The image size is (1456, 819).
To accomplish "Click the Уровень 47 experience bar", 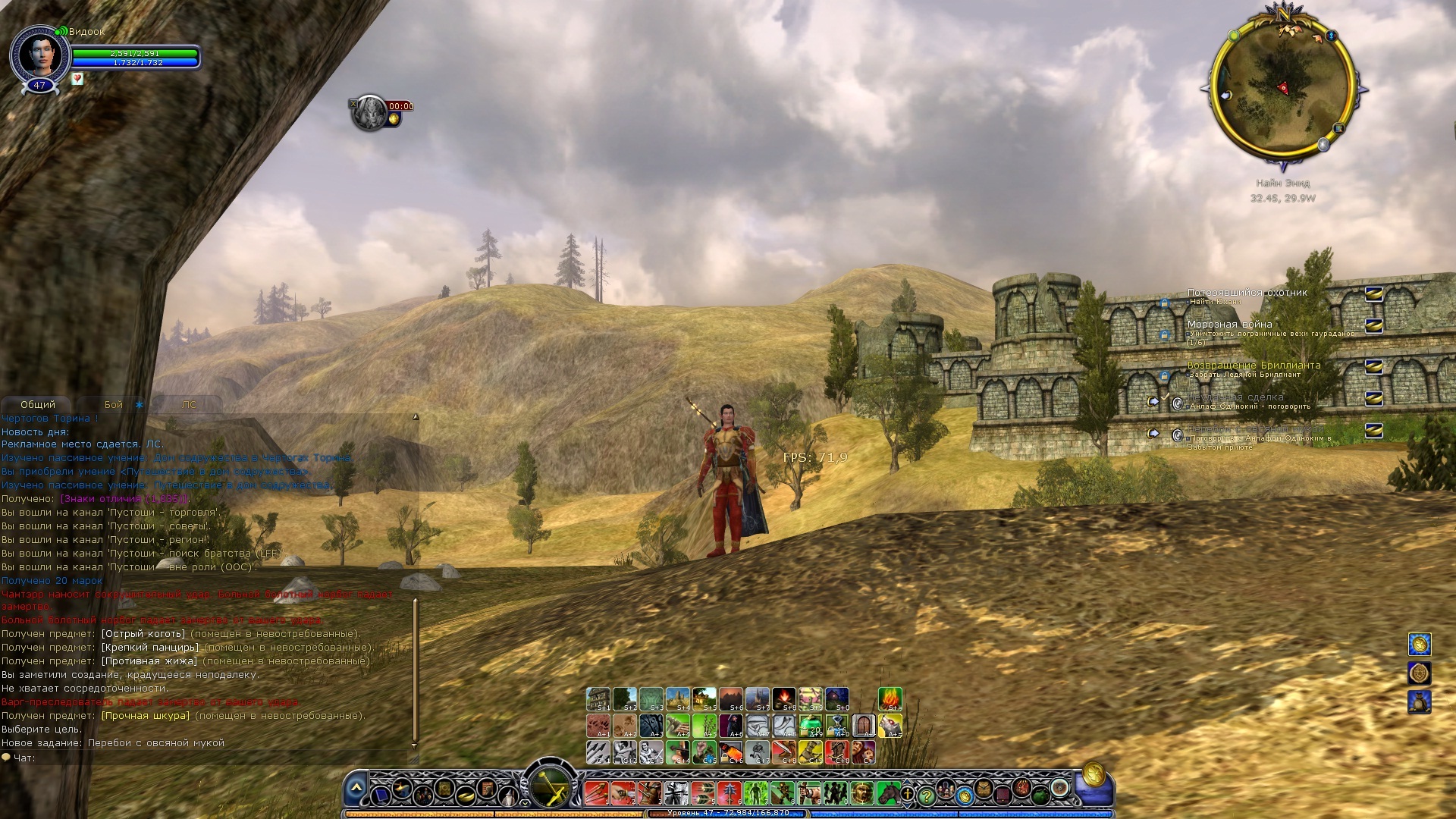I will pyautogui.click(x=728, y=813).
